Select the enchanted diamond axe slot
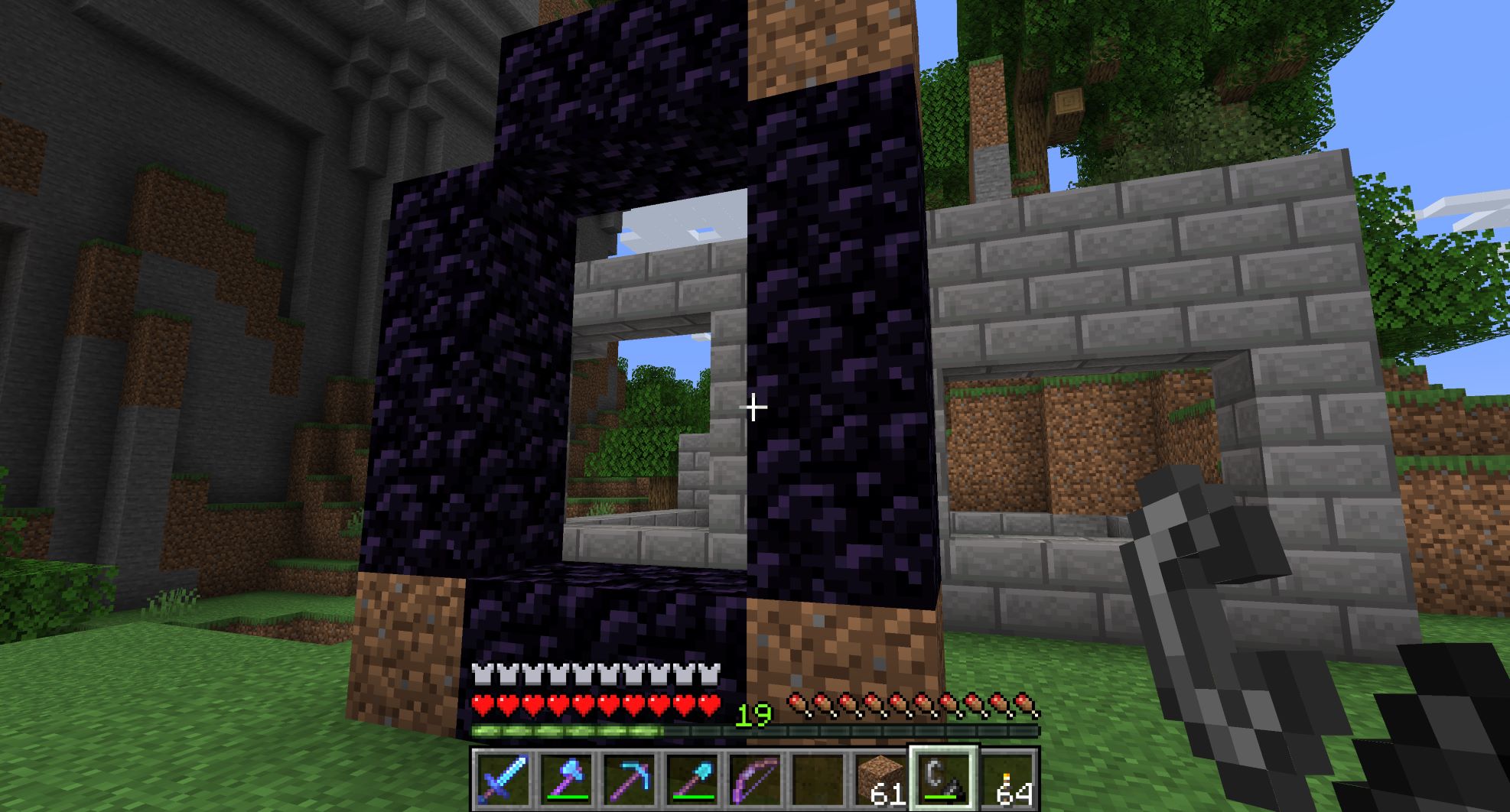 [x=565, y=779]
